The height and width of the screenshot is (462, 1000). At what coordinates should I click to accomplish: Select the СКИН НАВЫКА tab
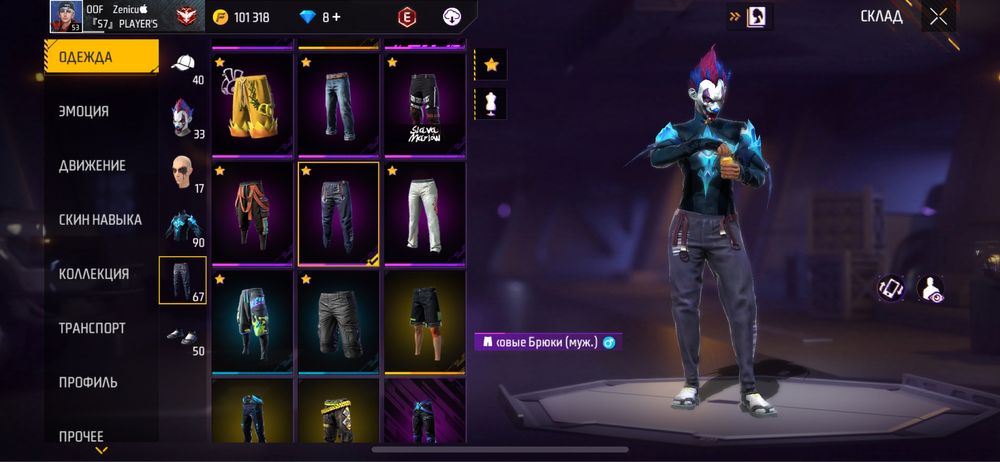click(100, 219)
